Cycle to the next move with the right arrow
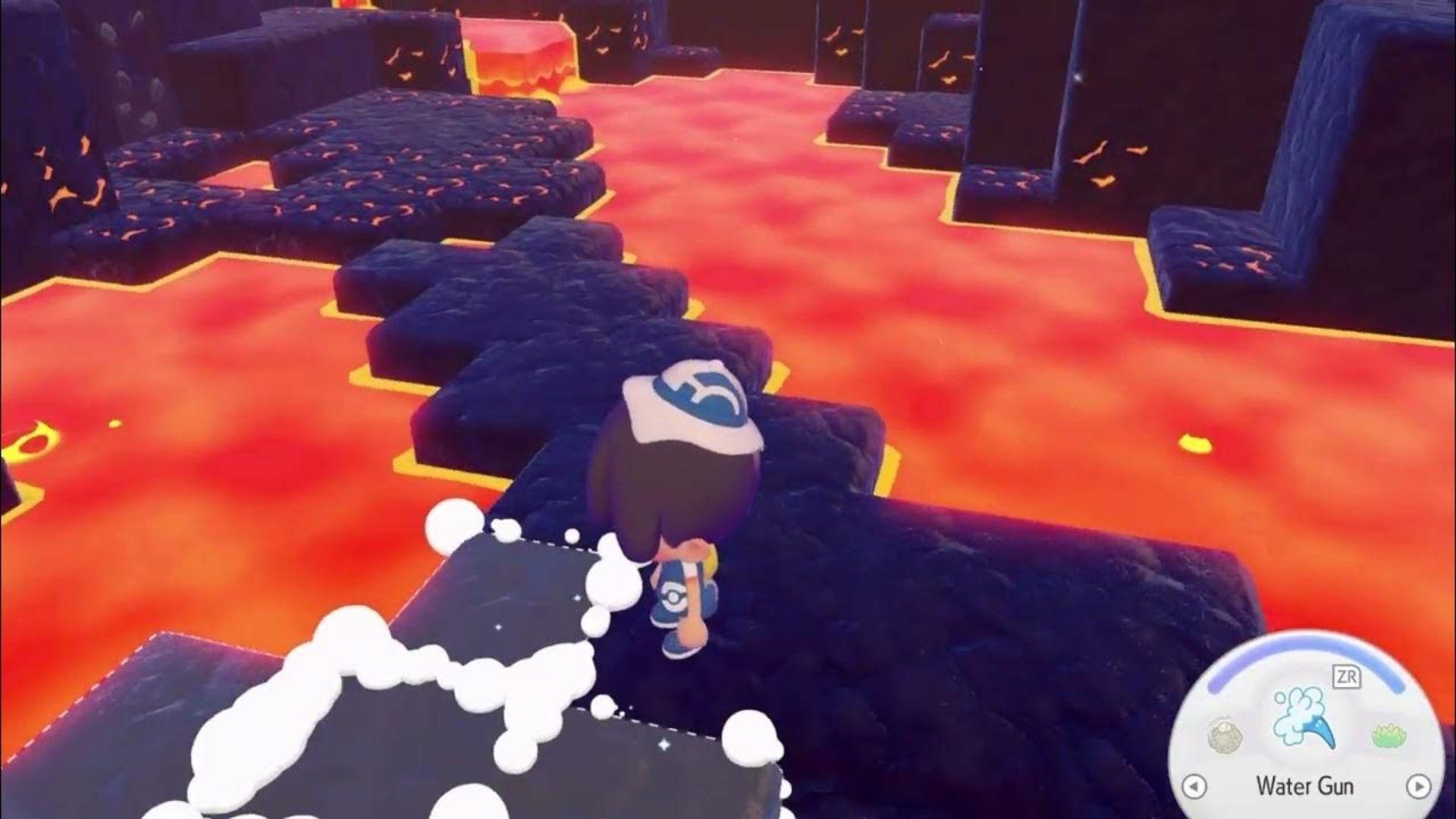Viewport: 1456px width, 819px height. click(x=1420, y=786)
